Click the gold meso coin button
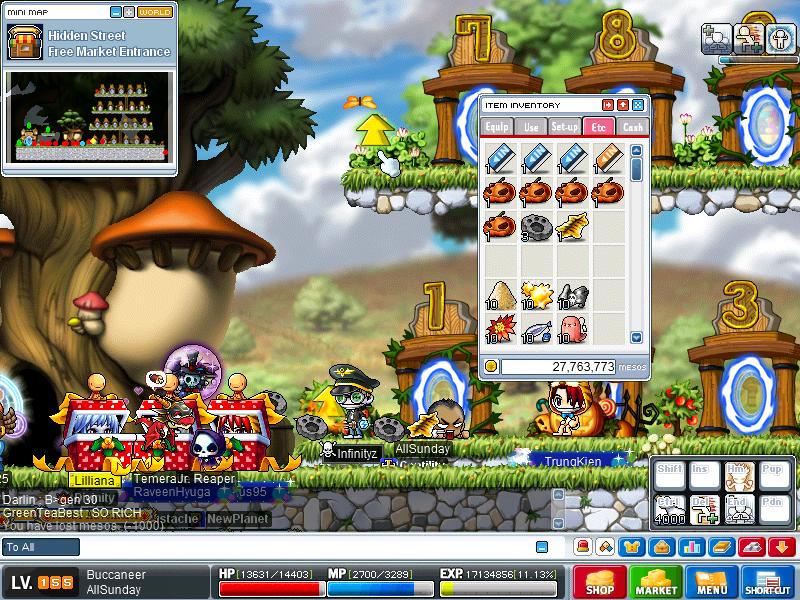 [x=490, y=367]
